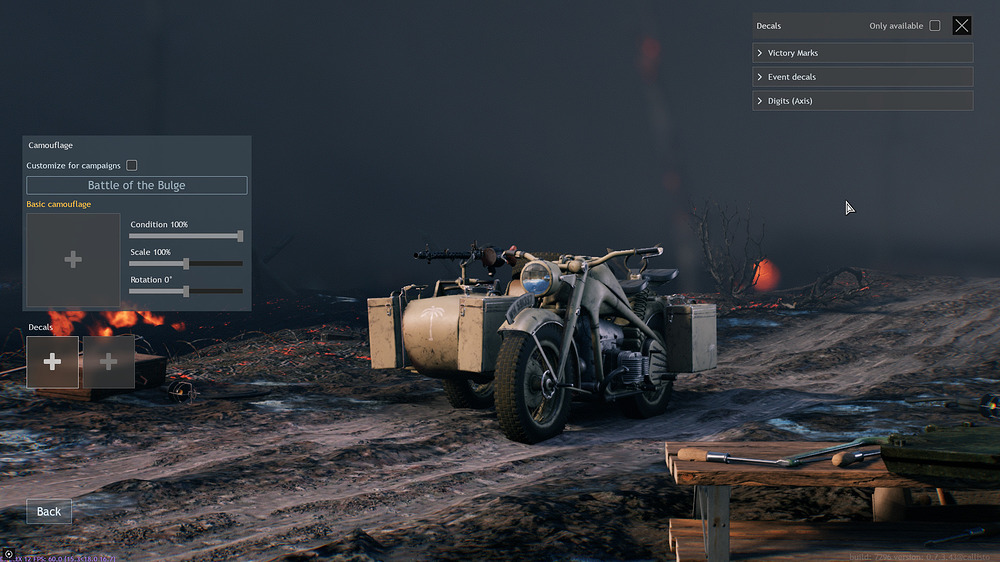The width and height of the screenshot is (1000, 562).
Task: Adjust the Condition slider
Action: tap(240, 236)
